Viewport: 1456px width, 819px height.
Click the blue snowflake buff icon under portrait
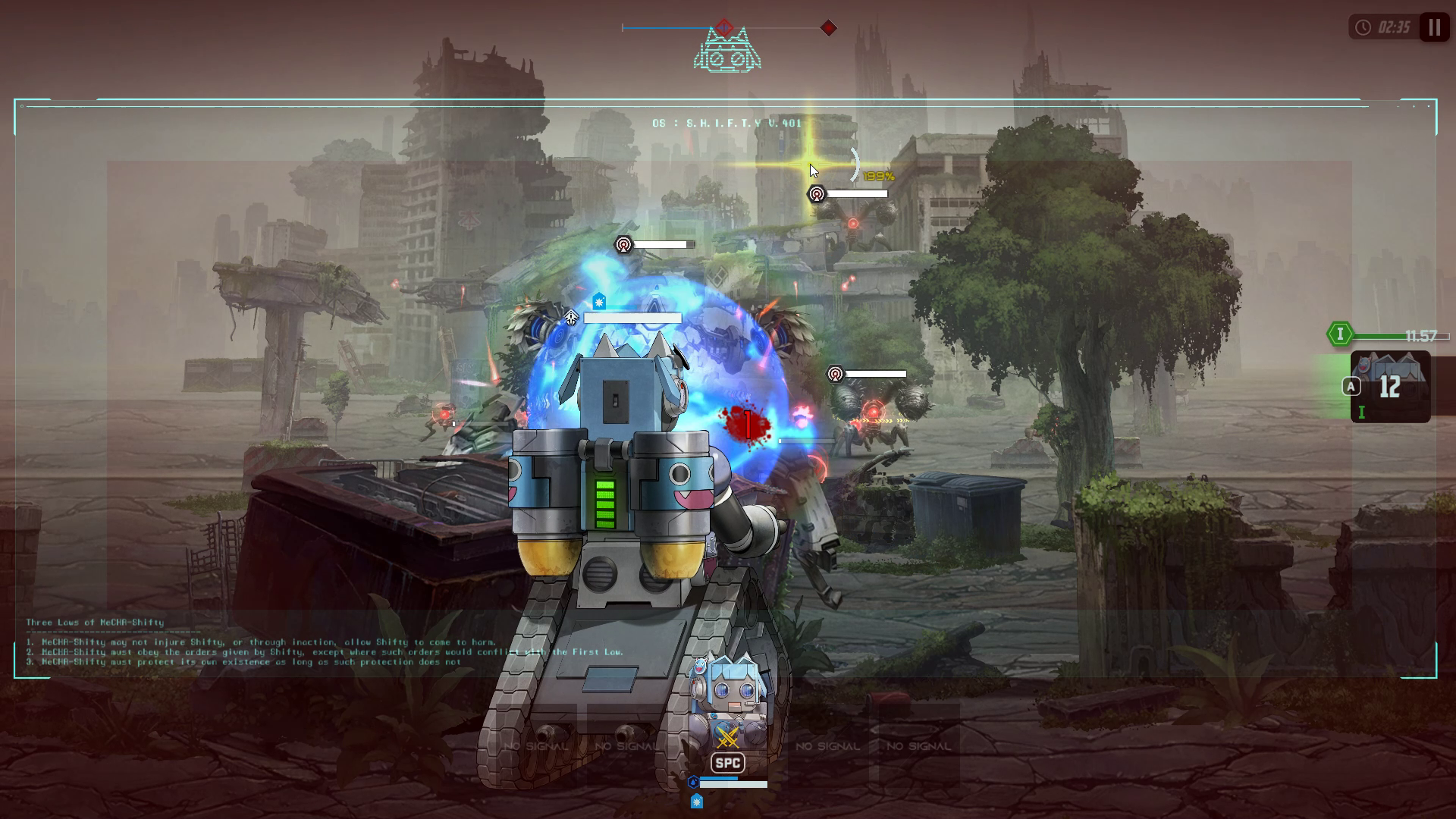click(x=696, y=801)
